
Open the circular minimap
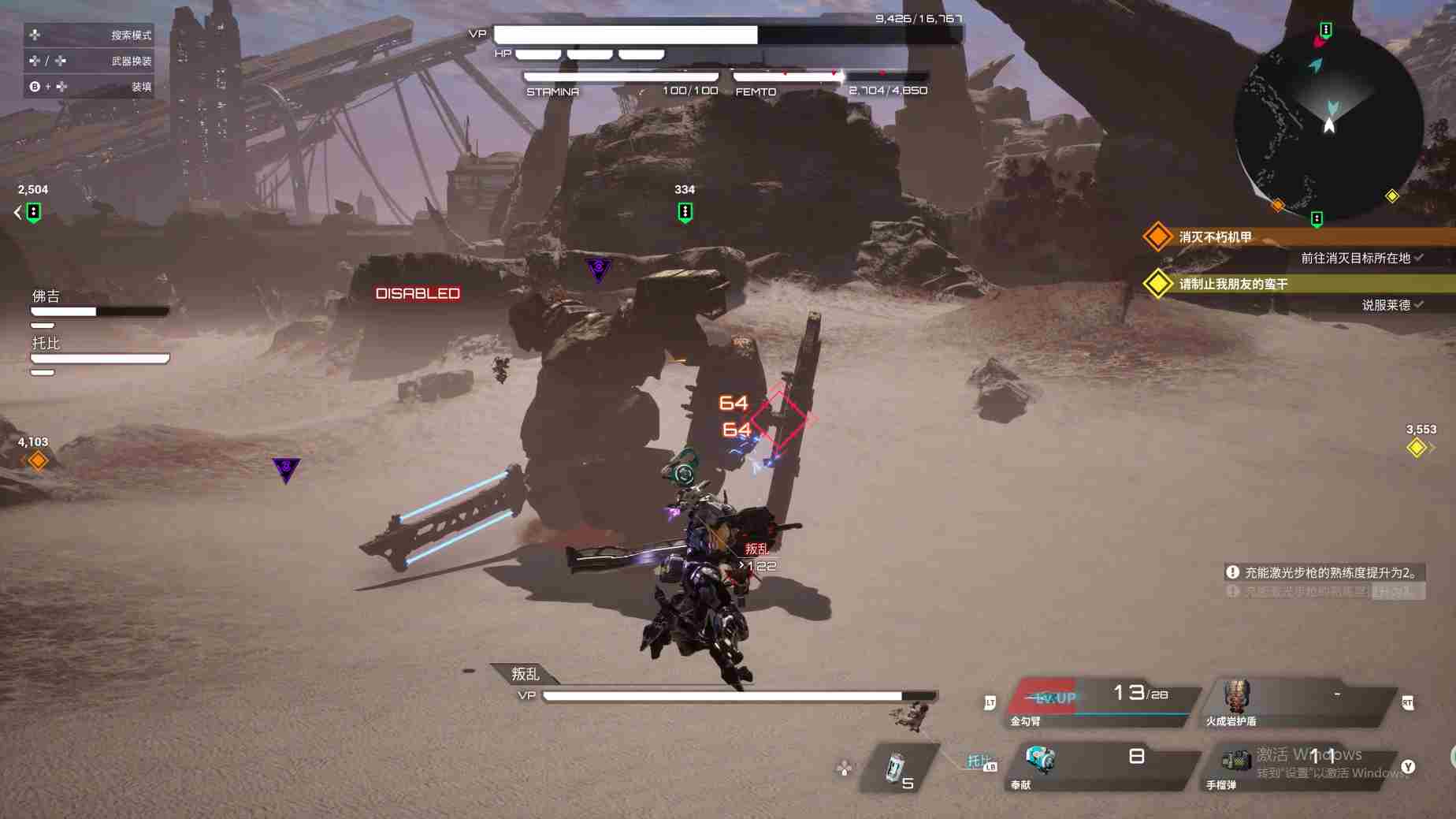(x=1328, y=126)
